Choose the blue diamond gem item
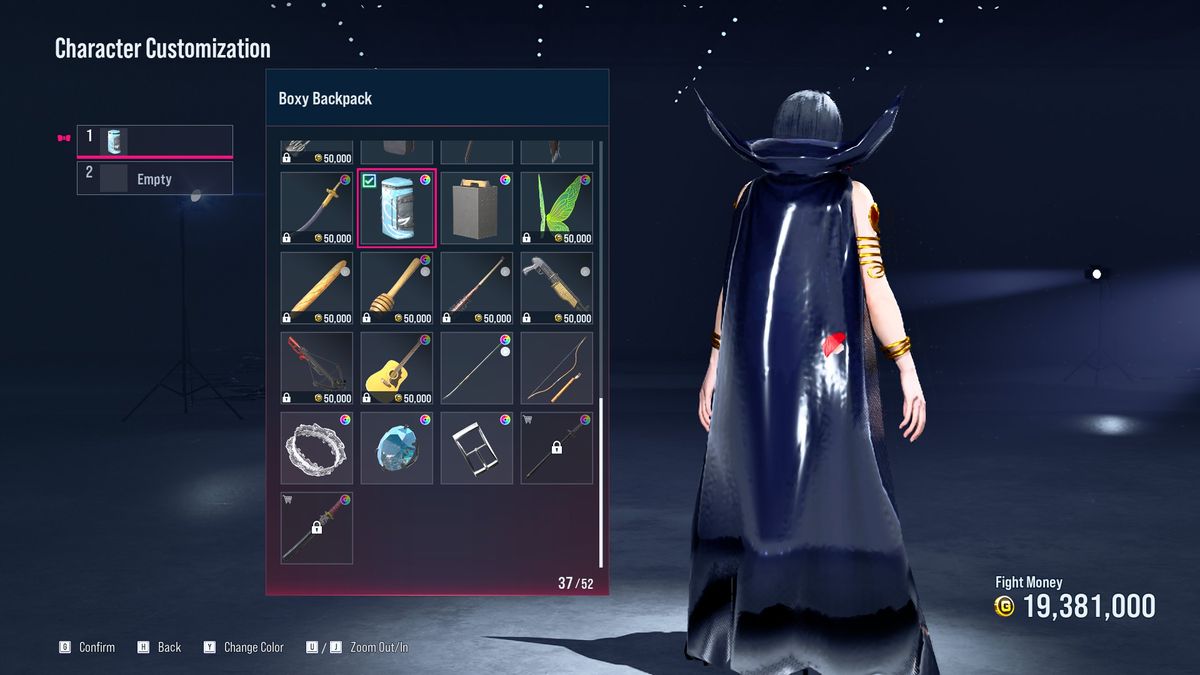Screen dimensions: 1200x675 [397, 448]
